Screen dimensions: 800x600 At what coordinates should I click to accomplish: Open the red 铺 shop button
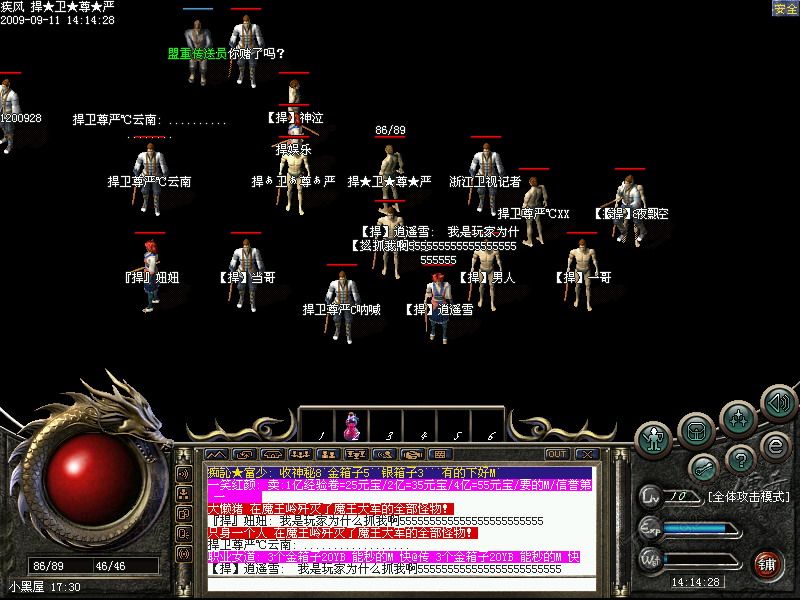point(767,563)
